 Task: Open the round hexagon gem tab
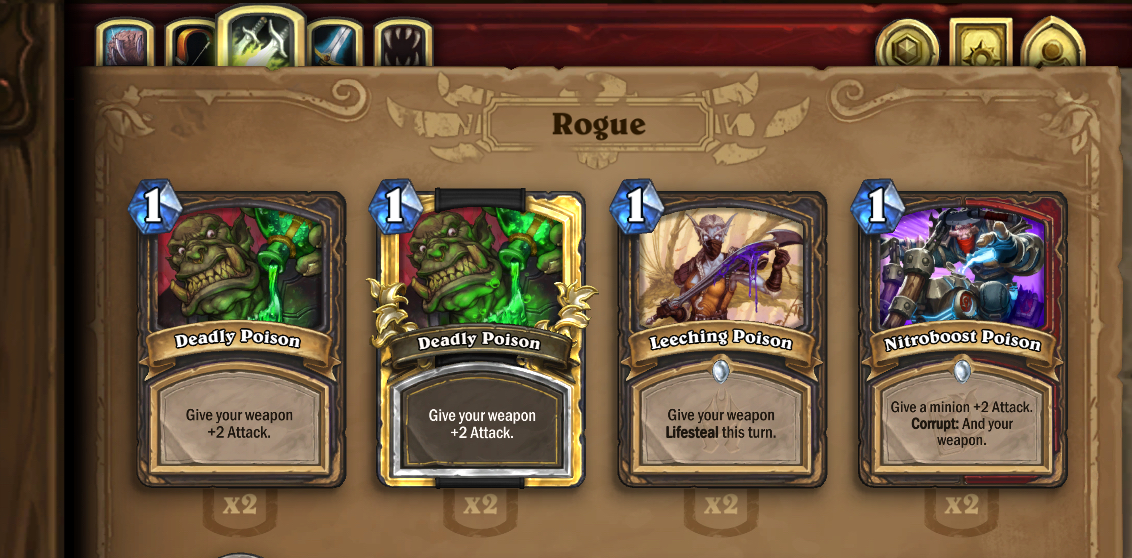coord(906,47)
